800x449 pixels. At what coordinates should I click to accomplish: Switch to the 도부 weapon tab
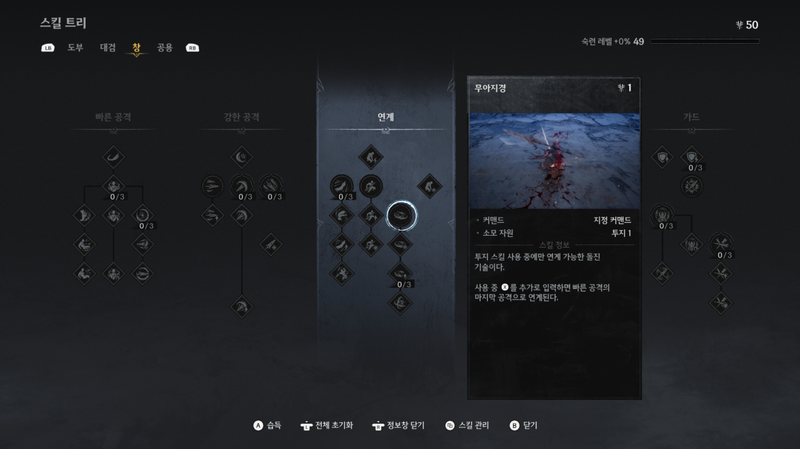pyautogui.click(x=75, y=47)
